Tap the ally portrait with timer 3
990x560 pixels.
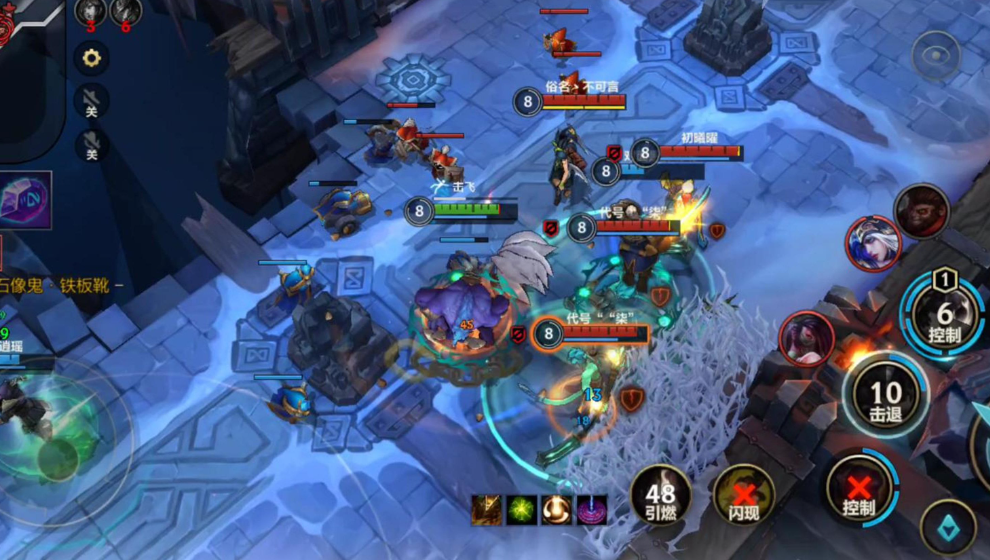90,12
